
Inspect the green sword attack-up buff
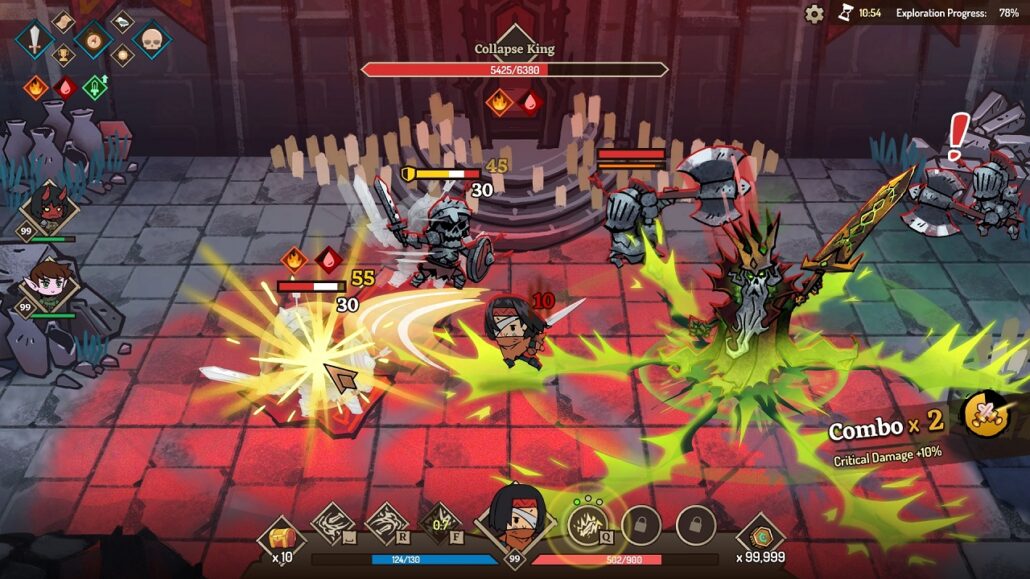coord(95,87)
